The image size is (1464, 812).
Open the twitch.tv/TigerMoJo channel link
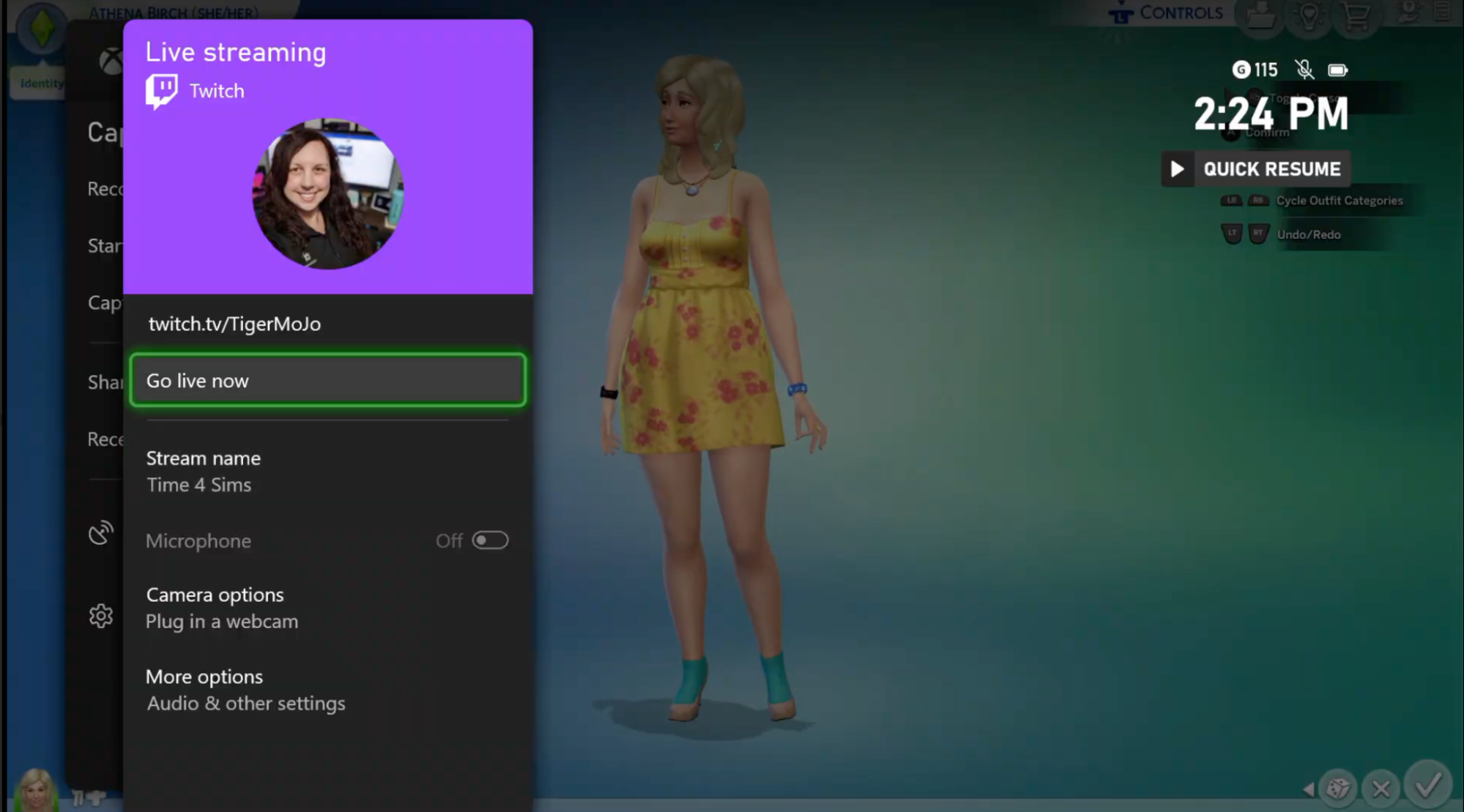(x=234, y=324)
